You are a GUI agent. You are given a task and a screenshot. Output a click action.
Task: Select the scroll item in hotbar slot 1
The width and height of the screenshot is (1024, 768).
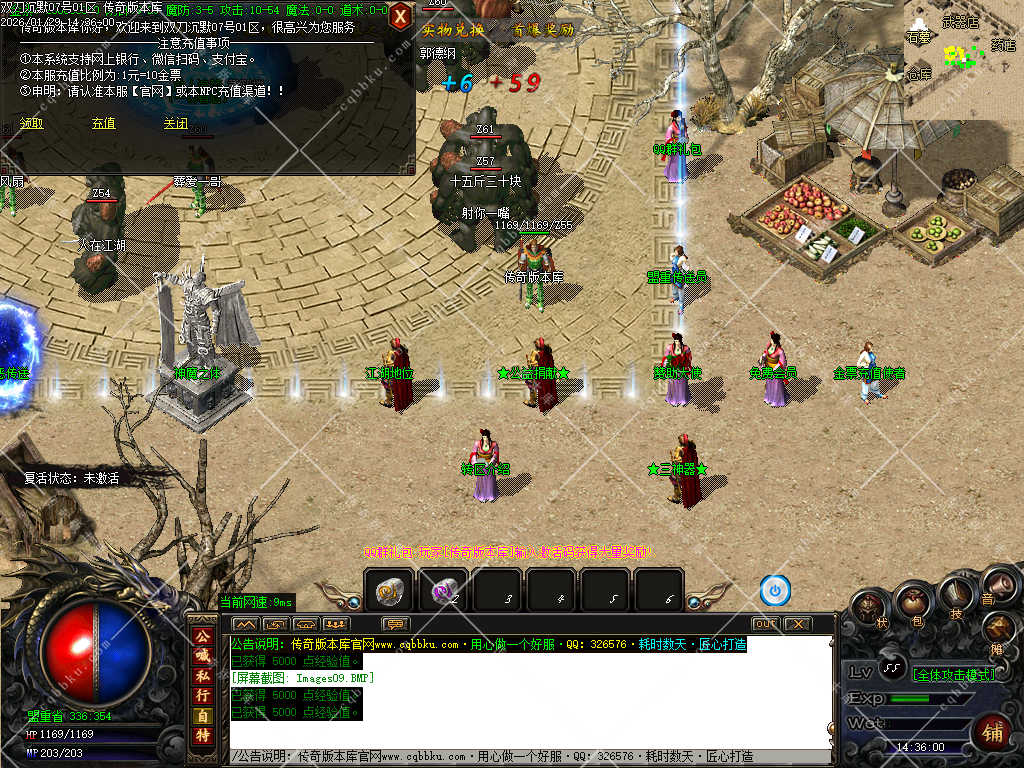[388, 591]
